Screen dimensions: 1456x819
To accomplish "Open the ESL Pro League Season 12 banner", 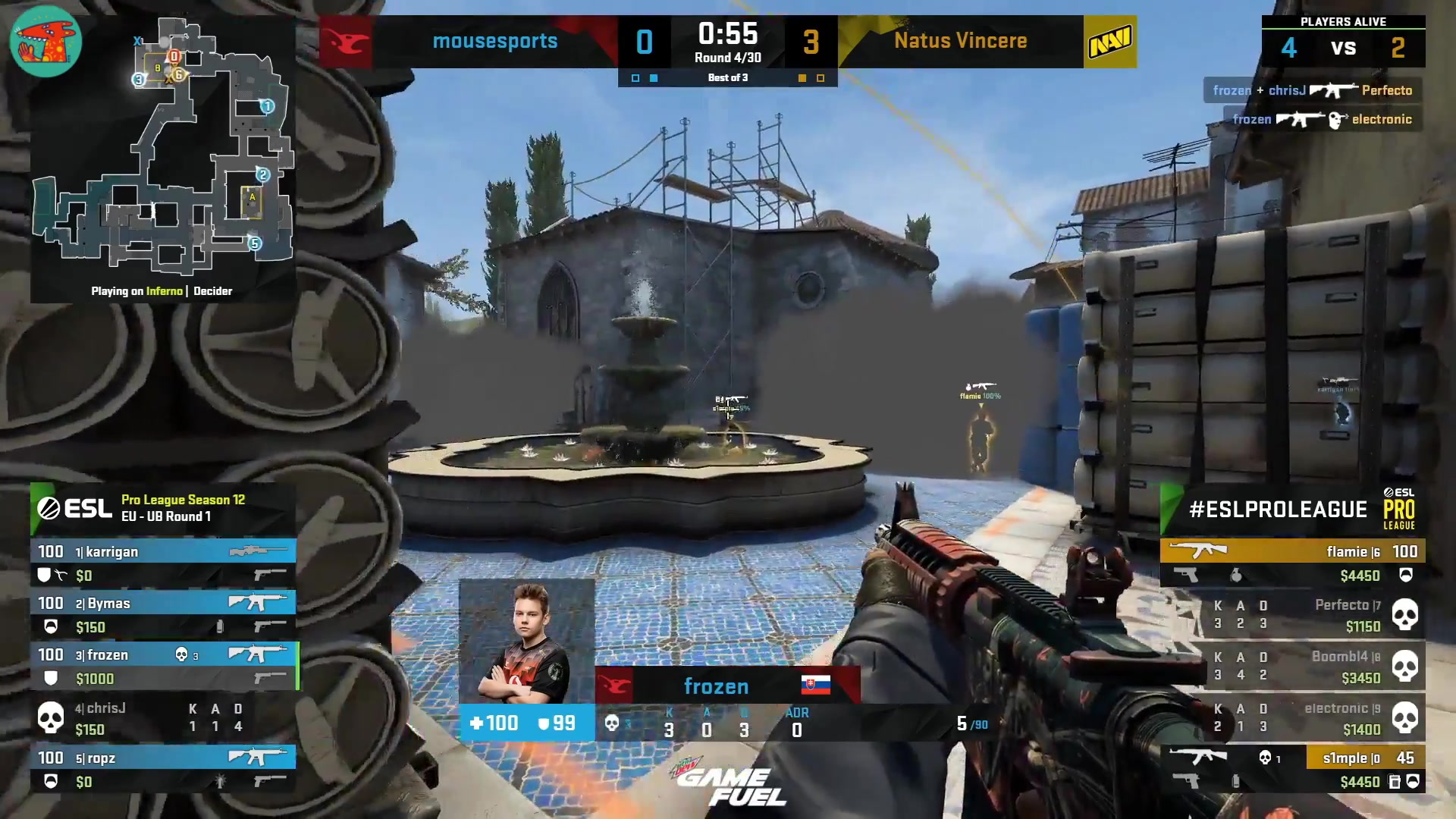I will (x=163, y=508).
